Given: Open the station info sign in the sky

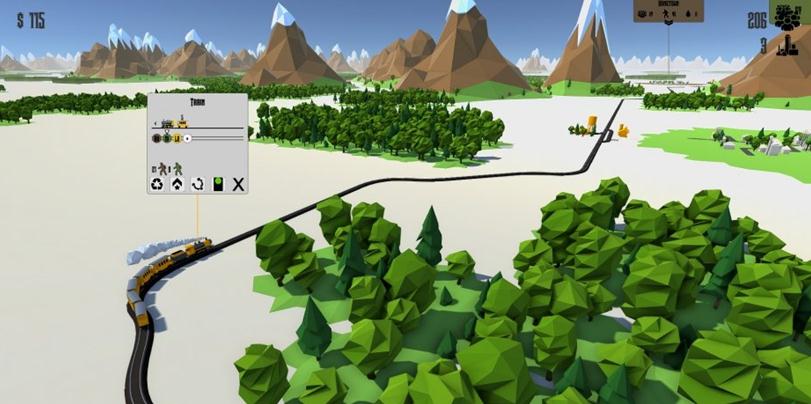Looking at the screenshot, I should coord(668,10).
